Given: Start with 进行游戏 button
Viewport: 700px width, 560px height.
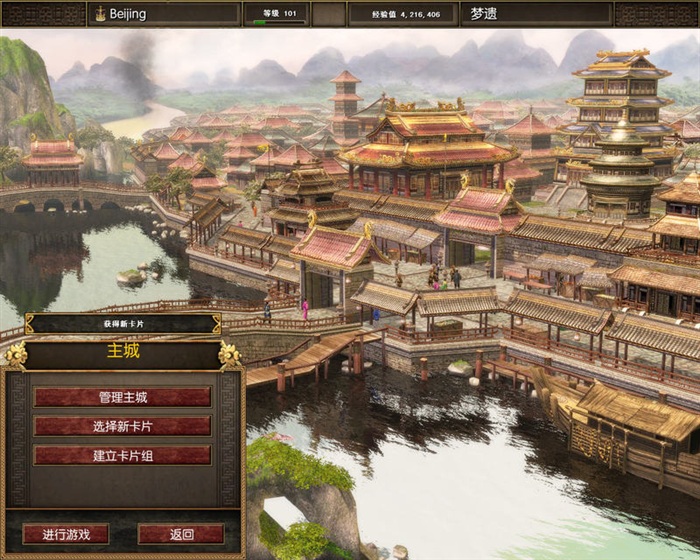Looking at the screenshot, I should coord(65,534).
